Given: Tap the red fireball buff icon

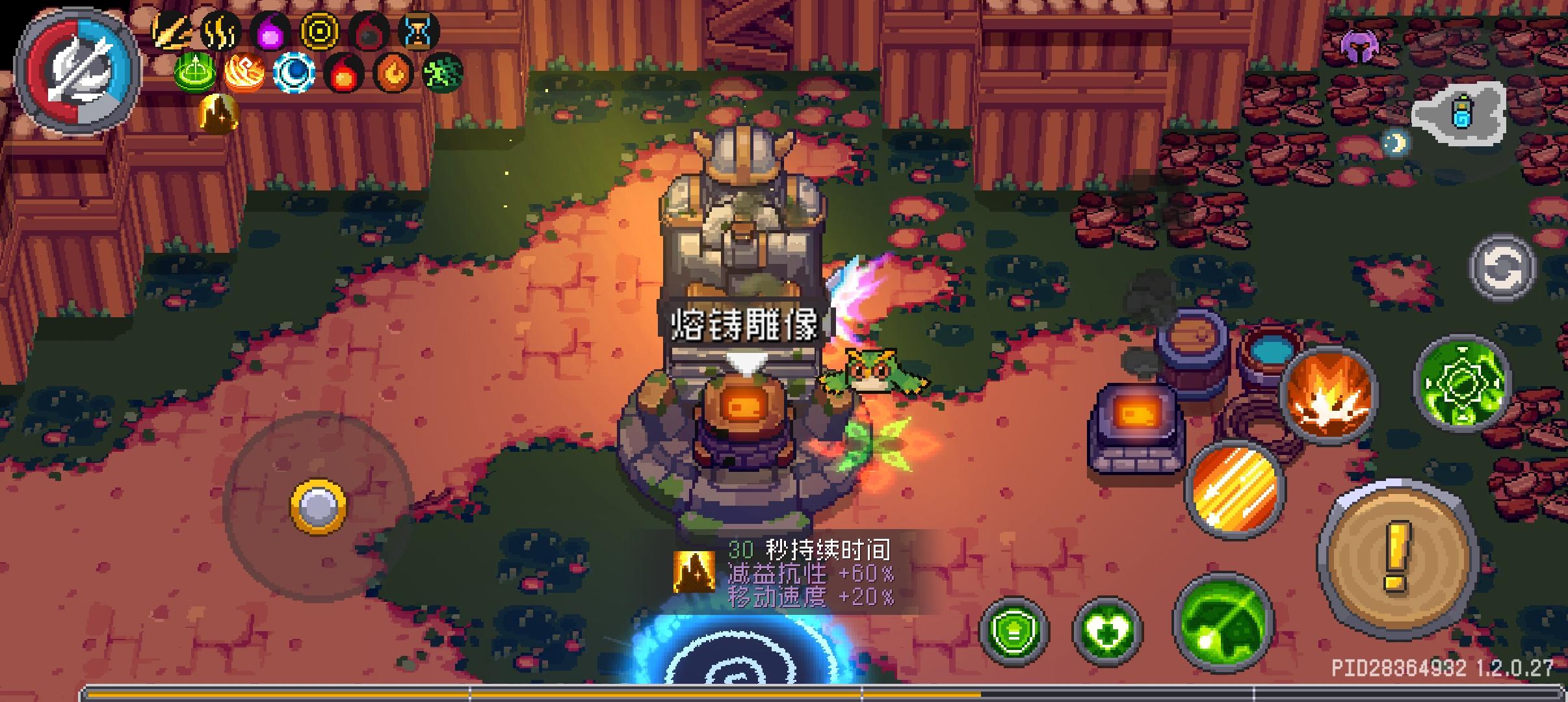Looking at the screenshot, I should (345, 73).
